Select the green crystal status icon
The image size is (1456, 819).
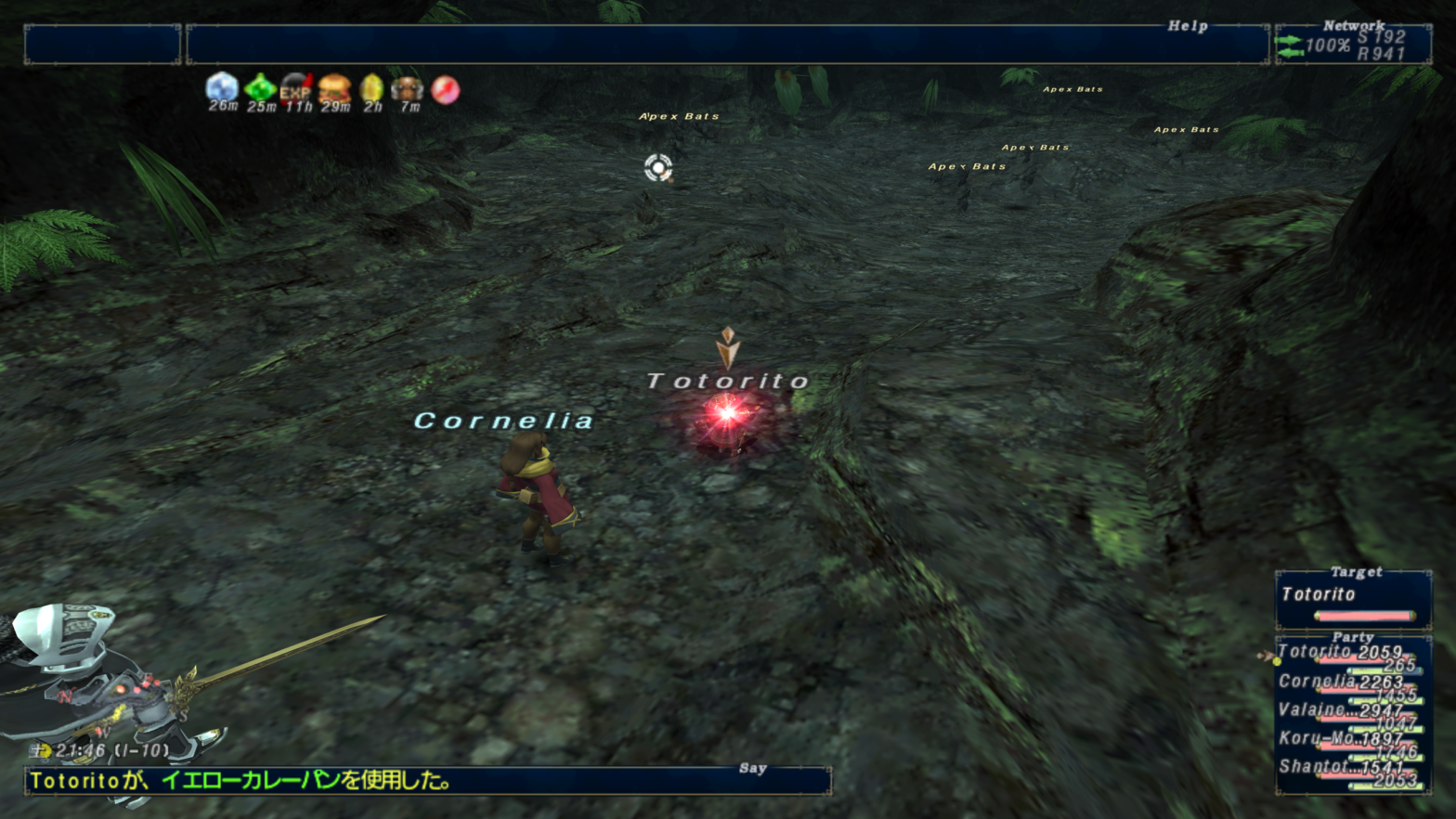pyautogui.click(x=260, y=89)
